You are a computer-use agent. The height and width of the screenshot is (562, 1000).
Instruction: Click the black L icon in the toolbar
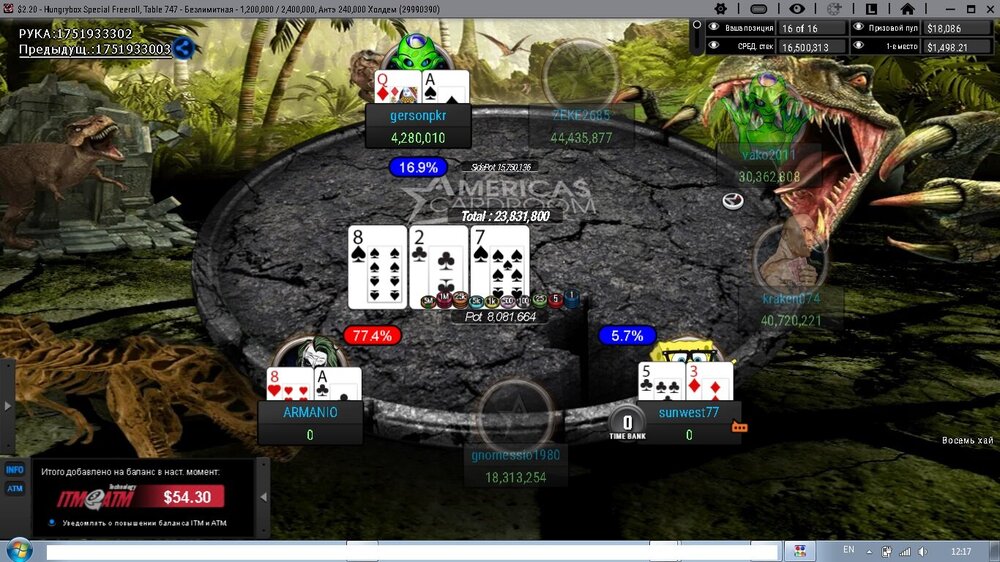pyautogui.click(x=871, y=8)
